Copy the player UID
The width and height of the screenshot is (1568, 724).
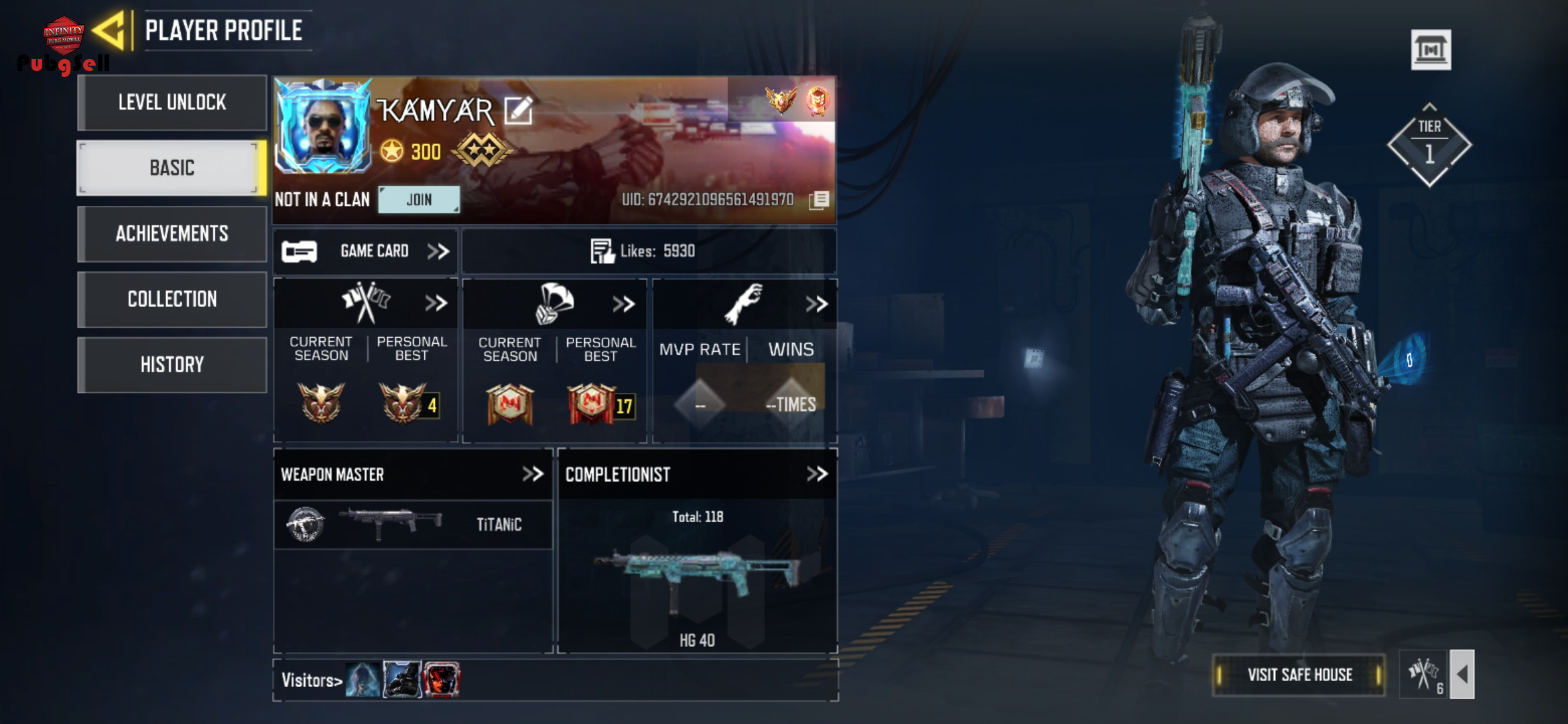tap(819, 200)
